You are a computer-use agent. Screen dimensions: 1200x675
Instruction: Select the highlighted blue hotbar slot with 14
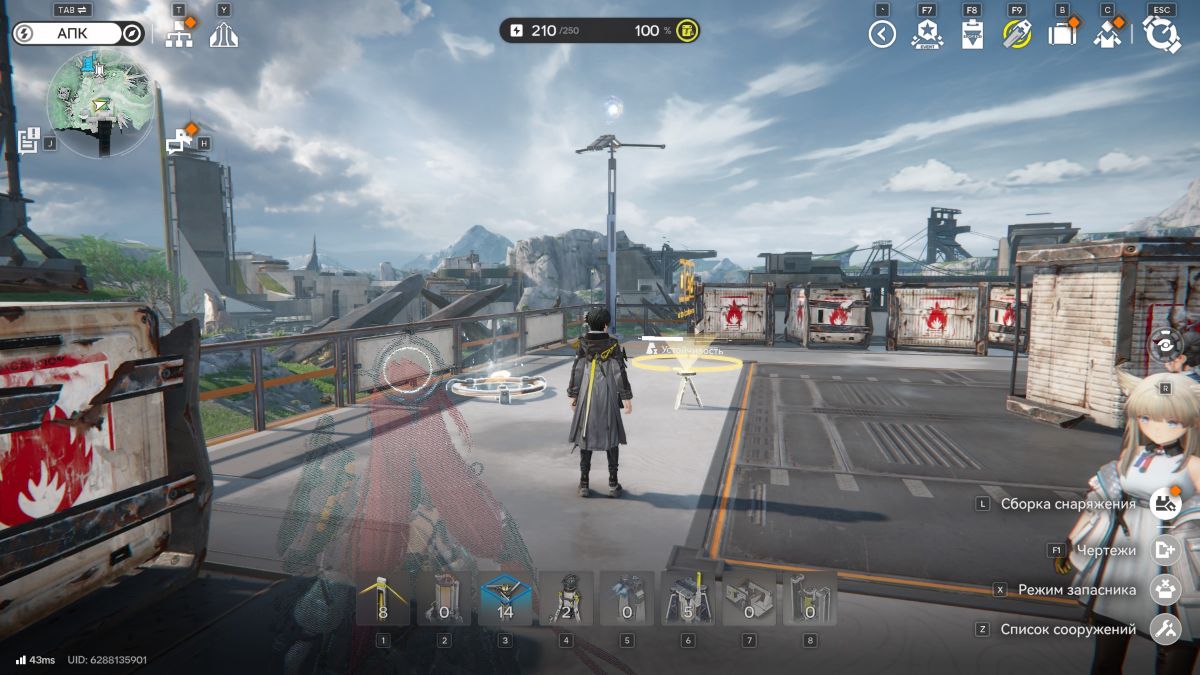pyautogui.click(x=505, y=598)
